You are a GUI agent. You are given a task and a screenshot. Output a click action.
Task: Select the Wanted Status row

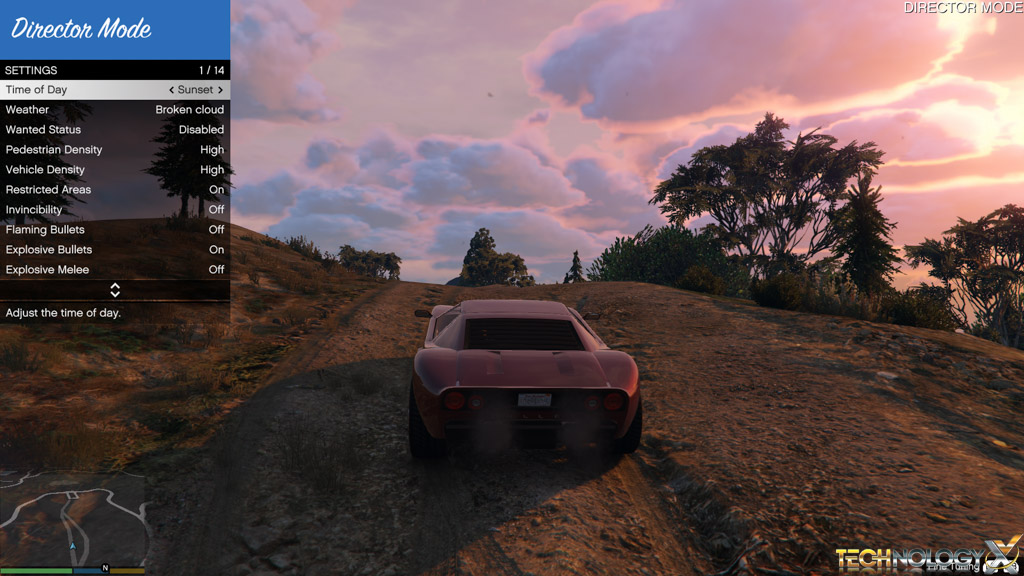click(x=115, y=130)
